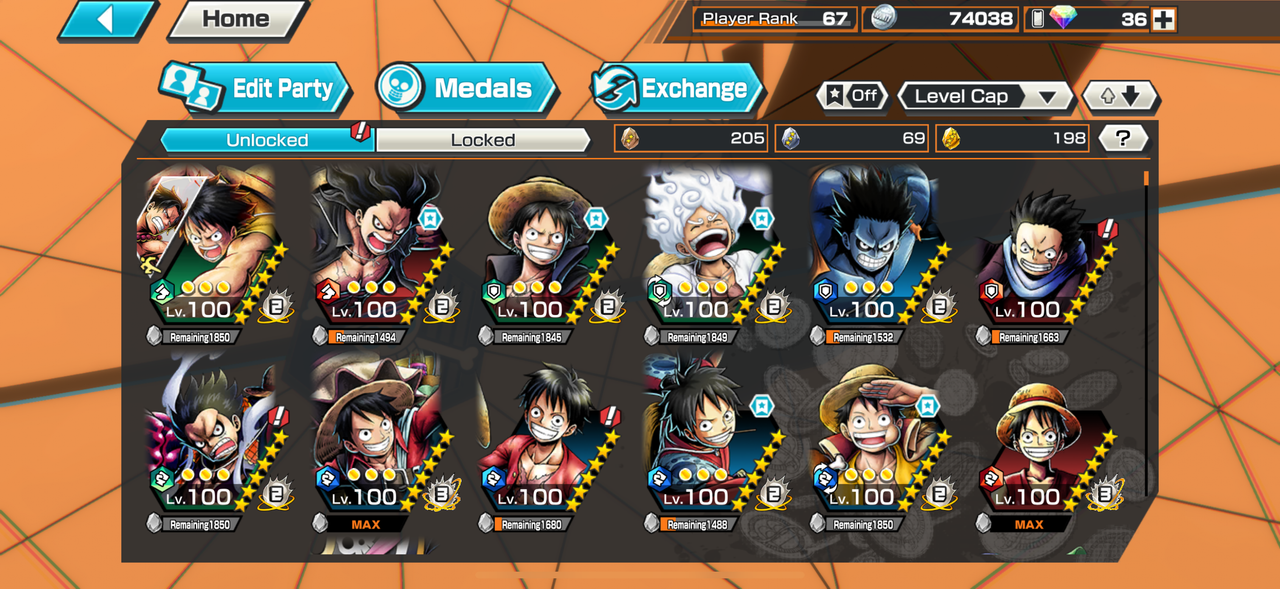Open the Level Cap sort dropdown

985,96
